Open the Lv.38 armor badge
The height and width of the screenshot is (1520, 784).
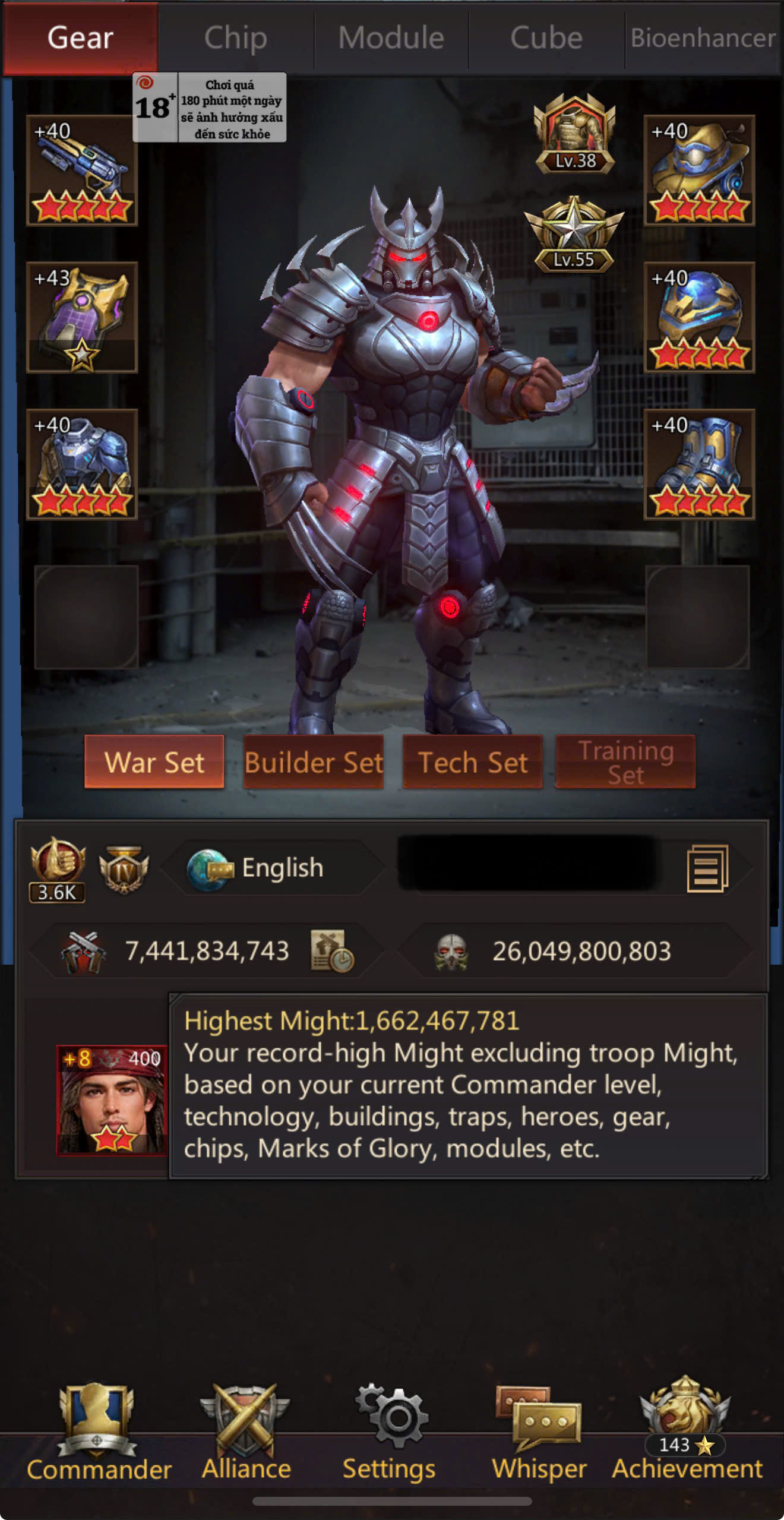[x=574, y=135]
